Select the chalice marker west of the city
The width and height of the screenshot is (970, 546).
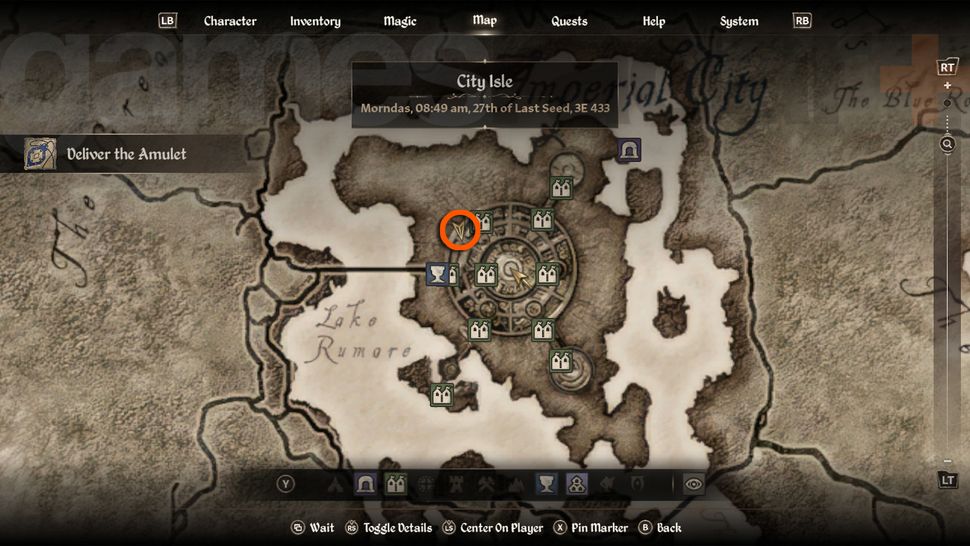436,273
